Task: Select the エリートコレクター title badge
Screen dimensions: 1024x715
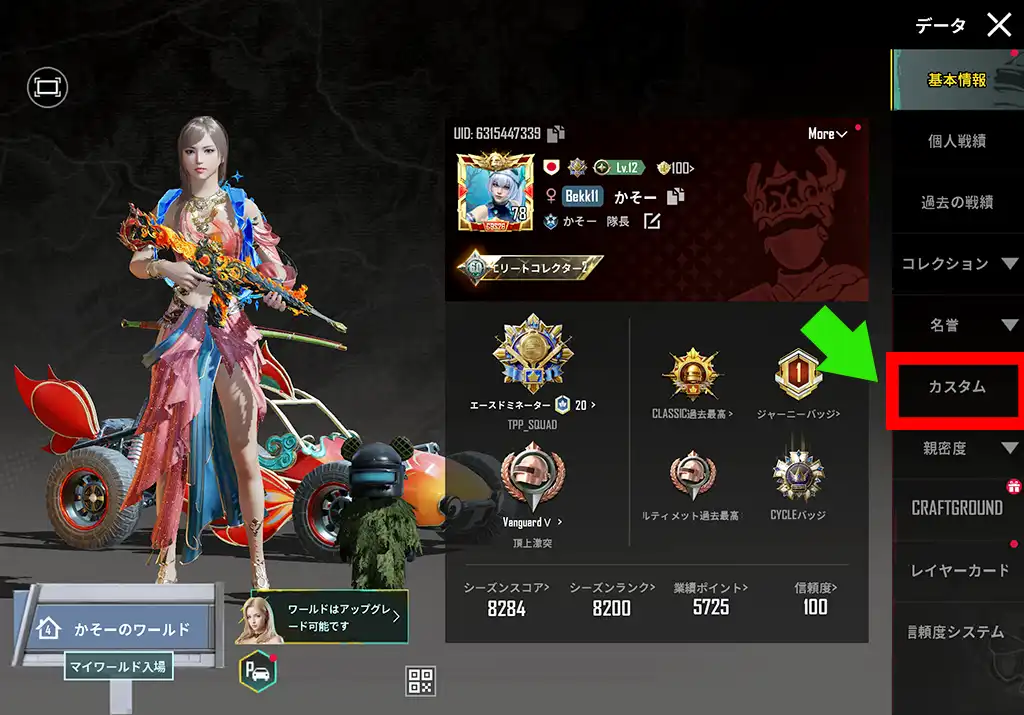Action: click(531, 267)
